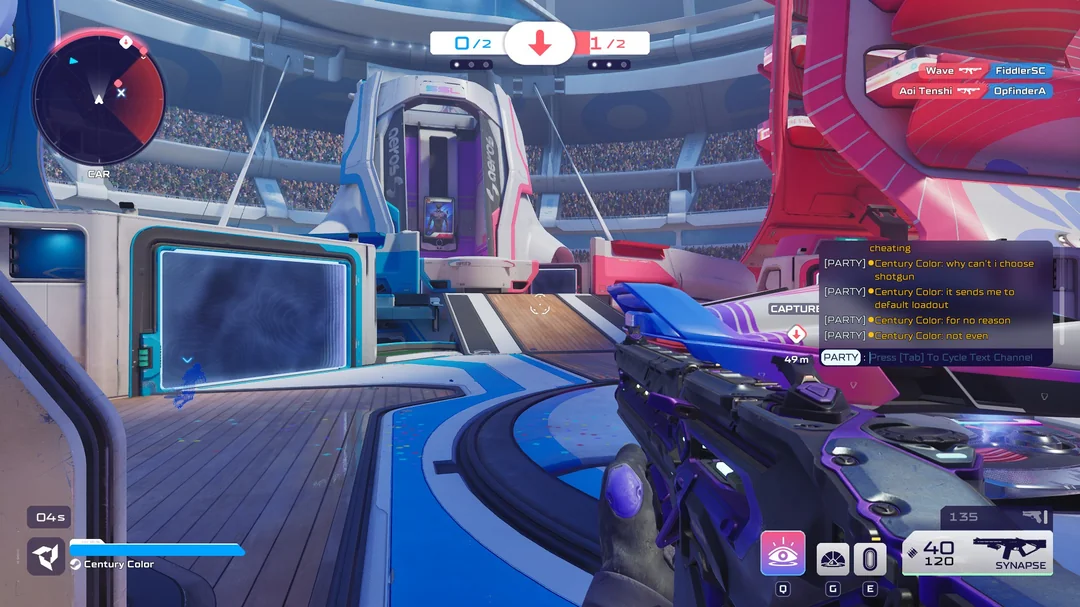The height and width of the screenshot is (607, 1080).
Task: Click the circular radar minimap
Action: (98, 98)
